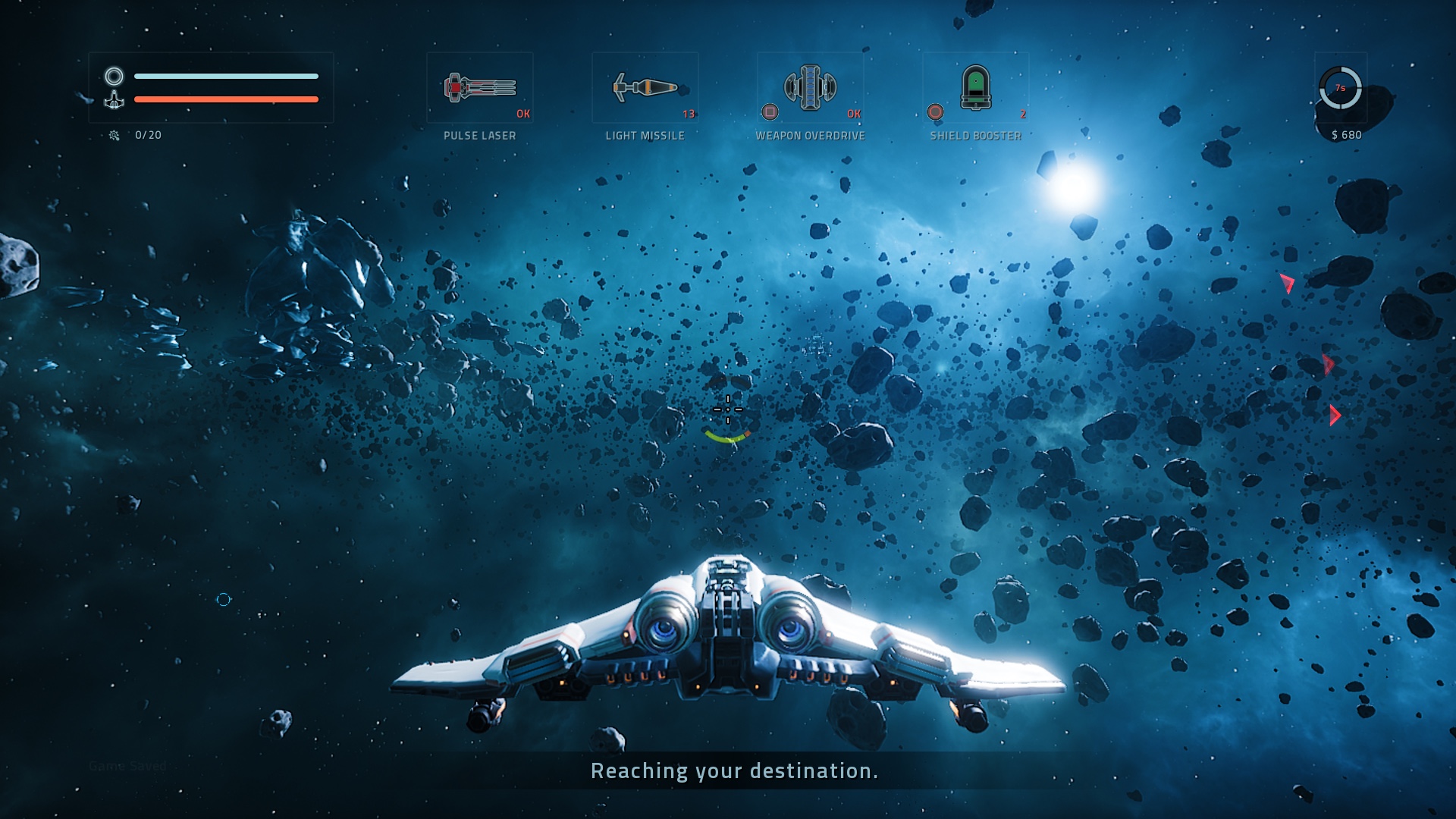1456x819 pixels.
Task: Click the center targeting crosshair
Action: [x=727, y=409]
